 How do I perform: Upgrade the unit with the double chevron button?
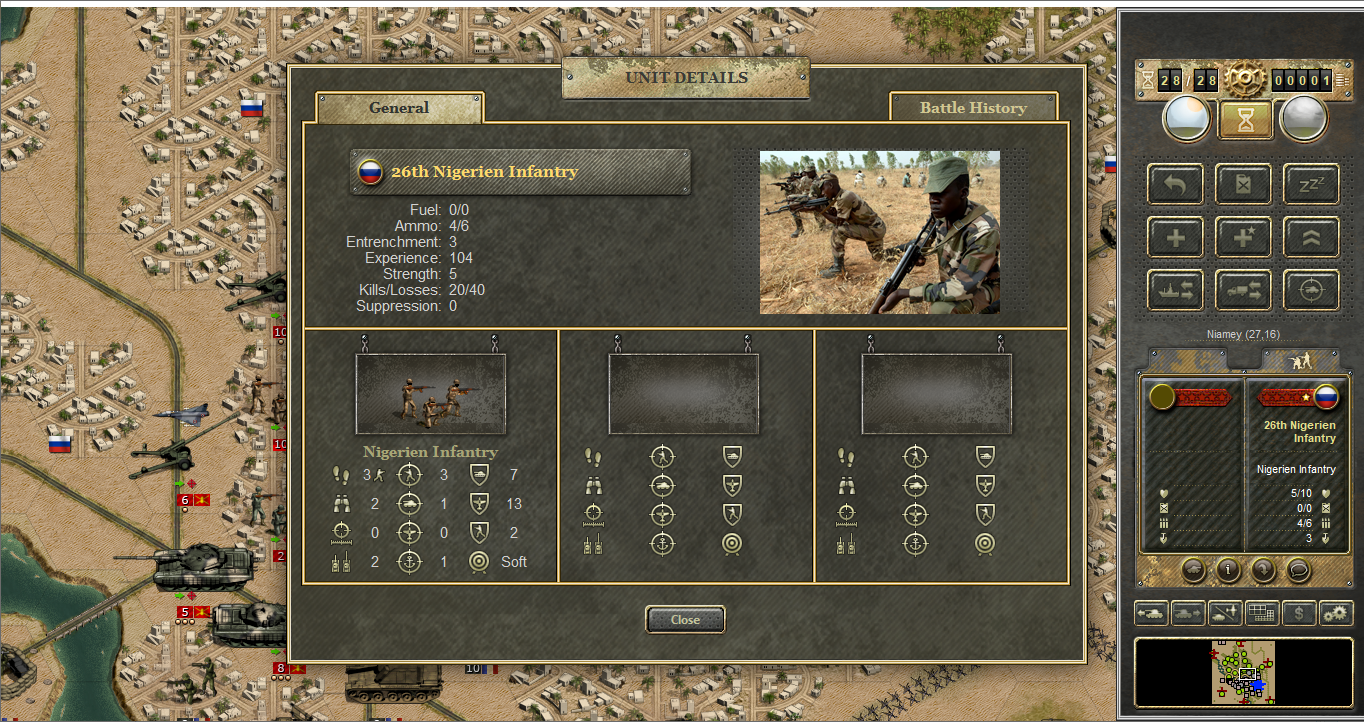click(x=1311, y=238)
